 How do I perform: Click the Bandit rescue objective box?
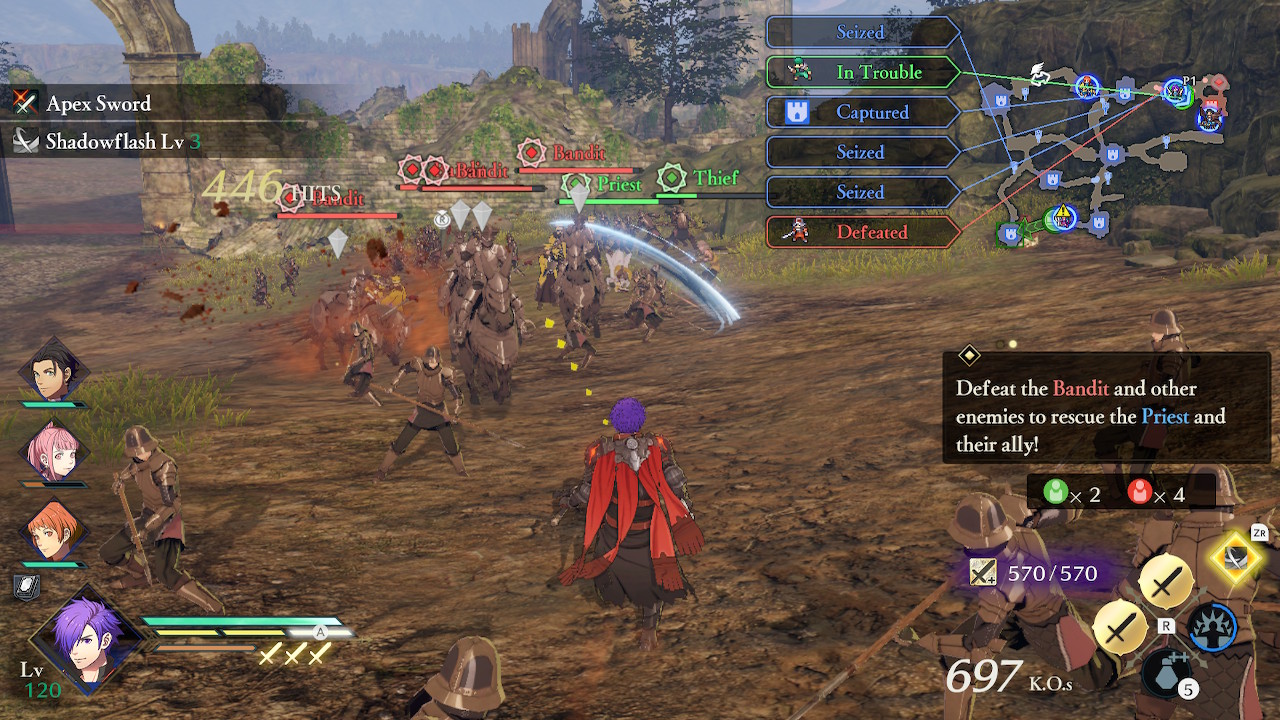[x=1105, y=408]
